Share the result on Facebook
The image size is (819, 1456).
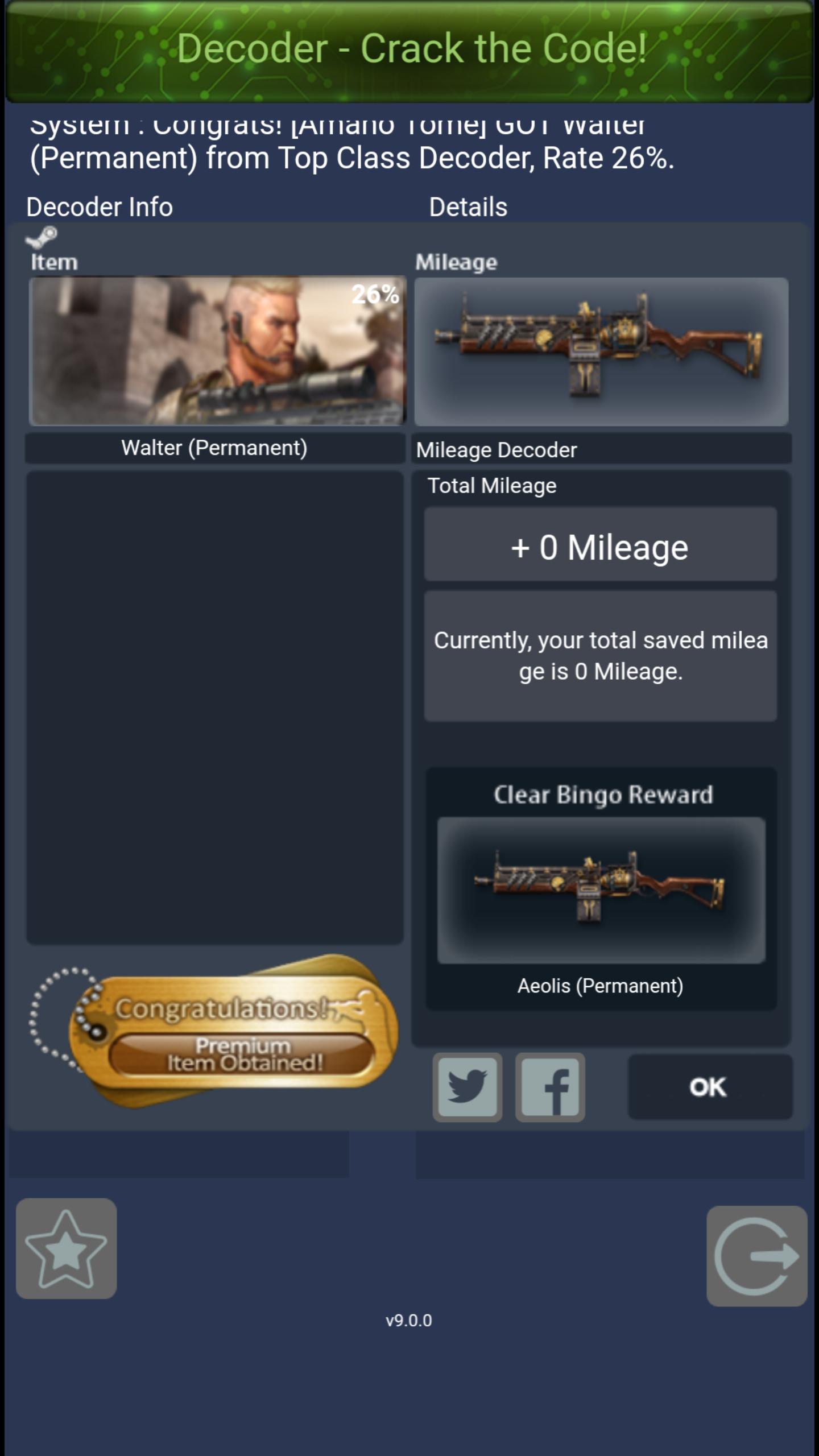point(549,1086)
